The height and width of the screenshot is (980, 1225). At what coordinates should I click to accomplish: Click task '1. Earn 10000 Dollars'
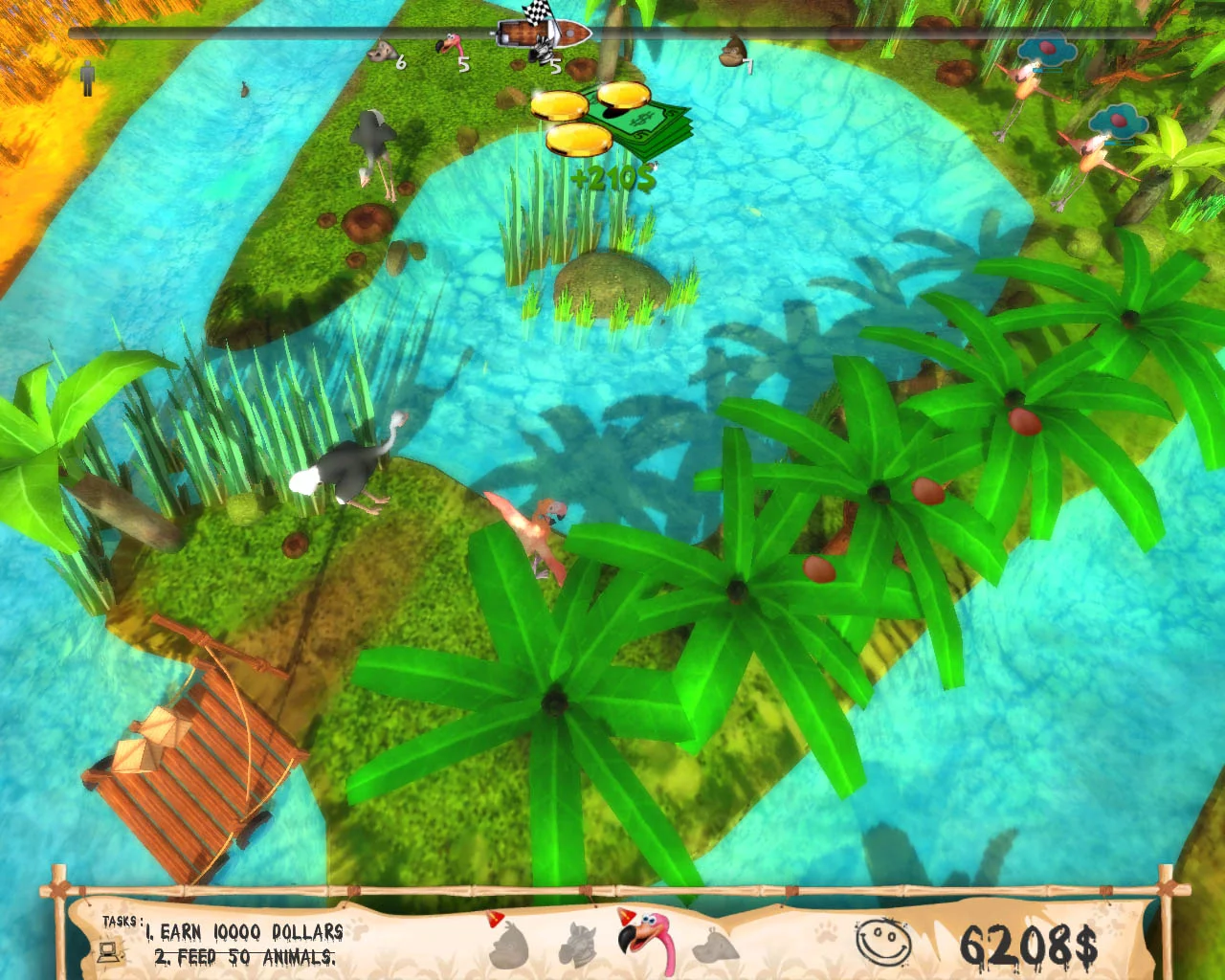click(x=244, y=930)
